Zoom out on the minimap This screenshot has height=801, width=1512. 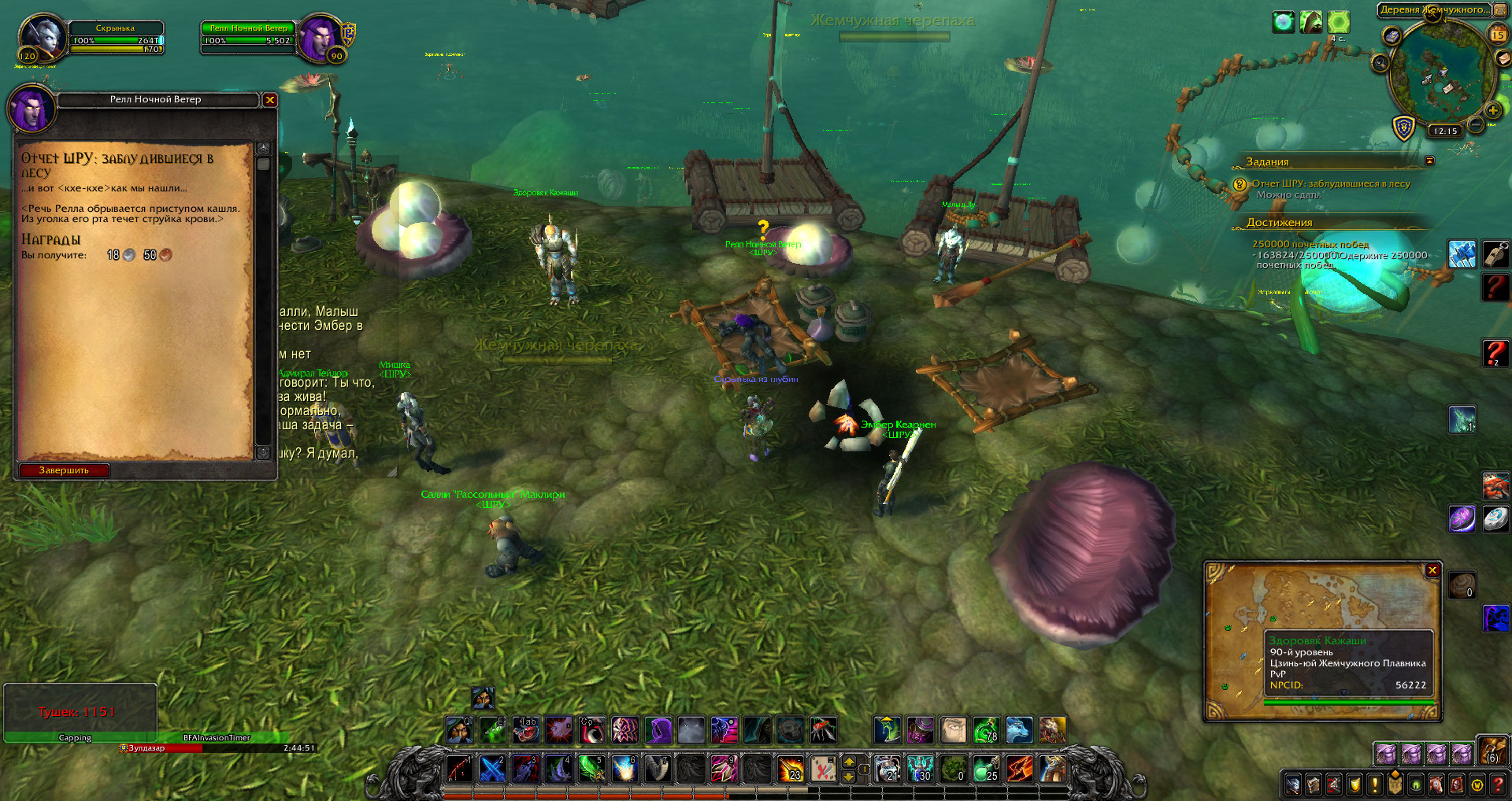point(1477,124)
